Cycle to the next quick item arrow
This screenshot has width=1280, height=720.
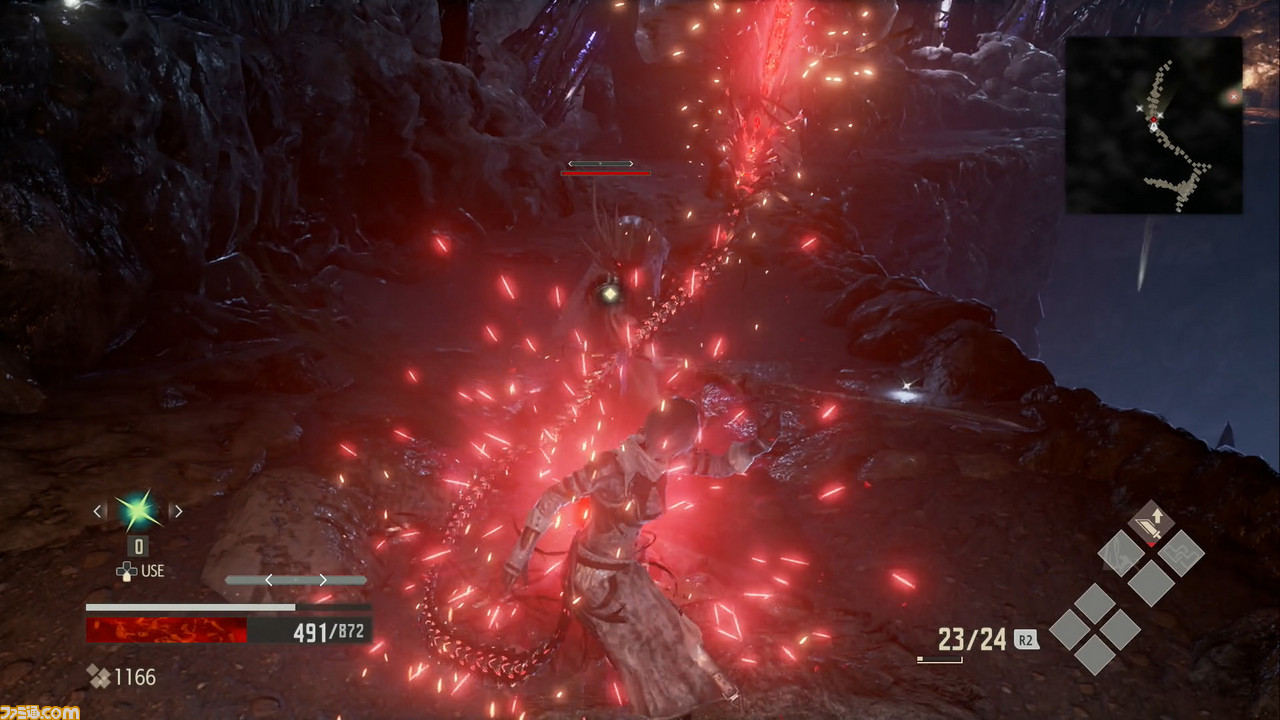pos(177,511)
